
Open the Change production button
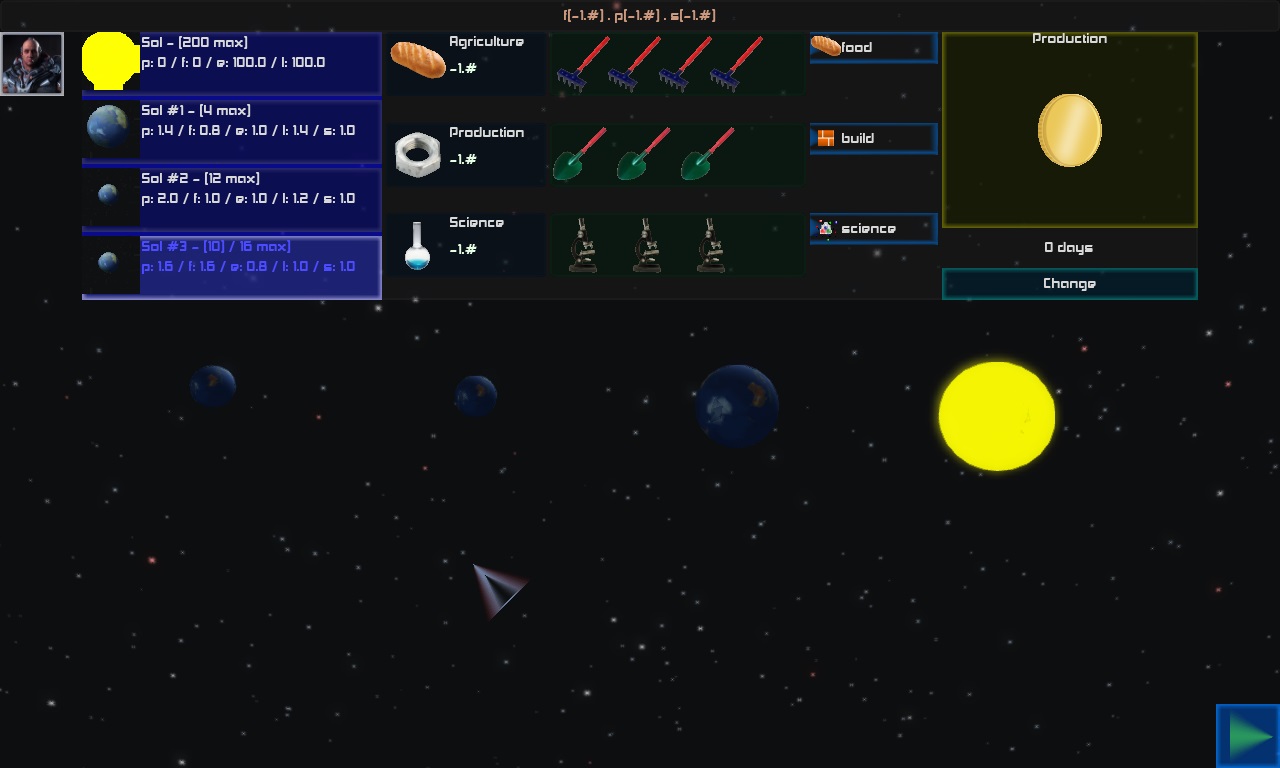[1069, 284]
